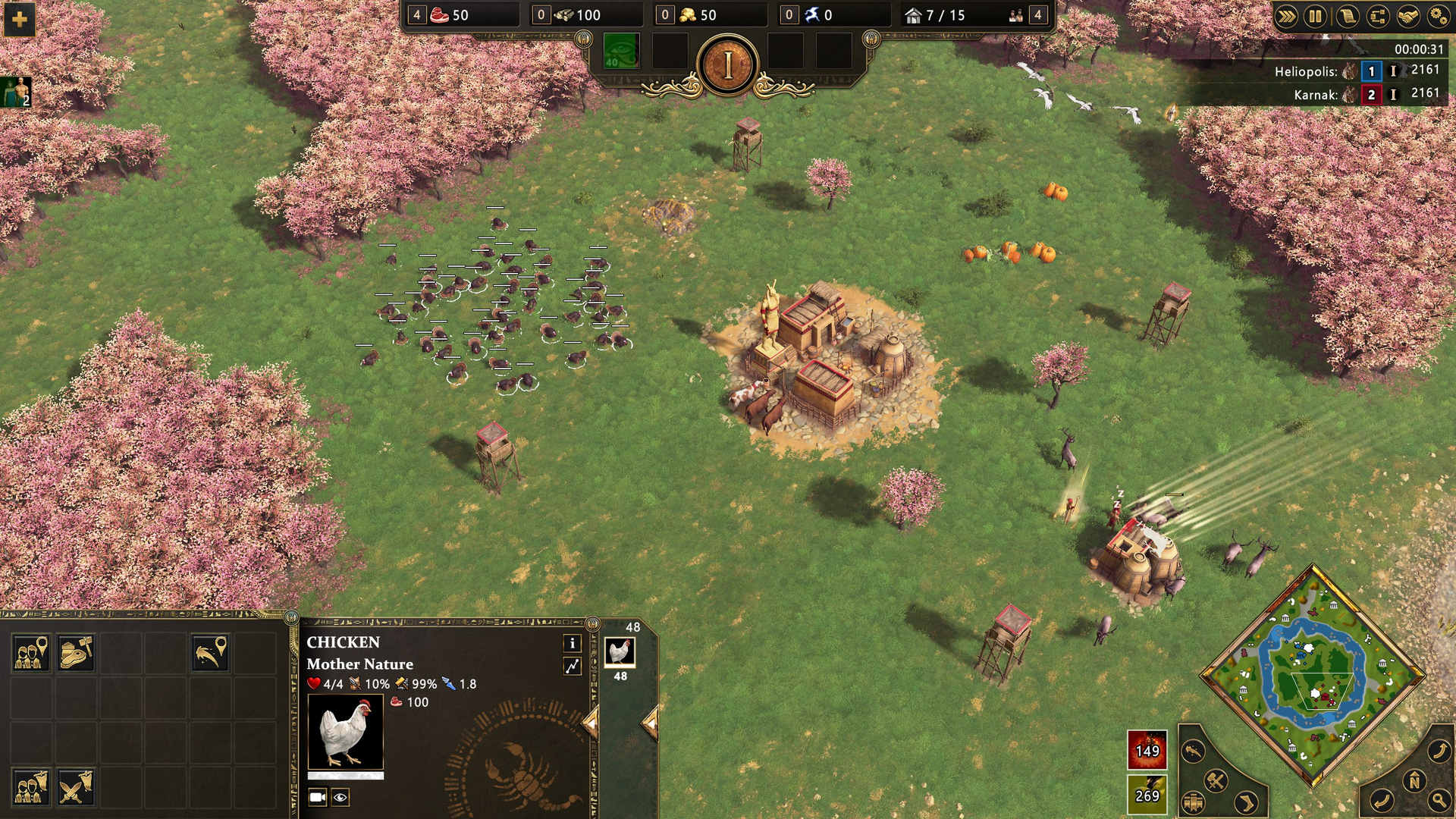1456x819 pixels.
Task: Pause the game with the pause button
Action: pos(1316,16)
